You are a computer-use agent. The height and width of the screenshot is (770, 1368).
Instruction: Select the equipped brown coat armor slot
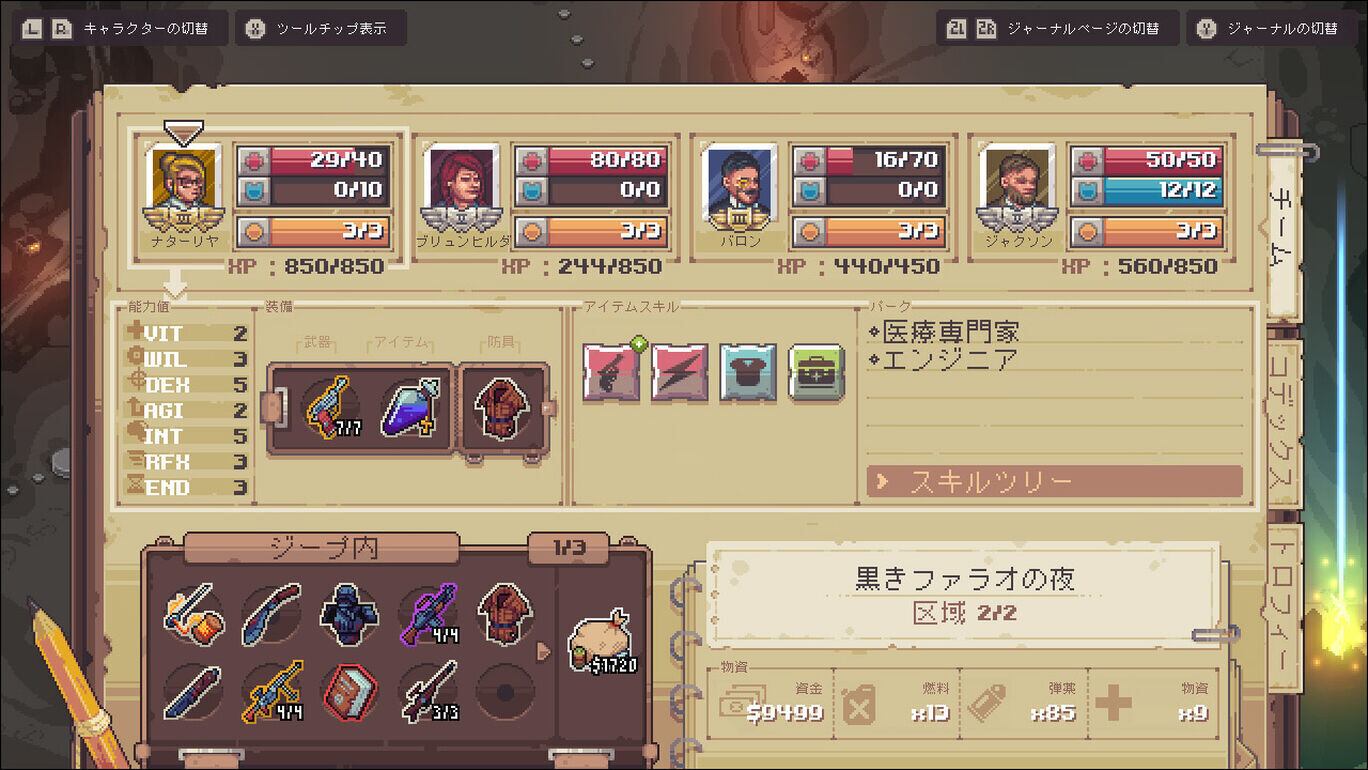point(500,408)
